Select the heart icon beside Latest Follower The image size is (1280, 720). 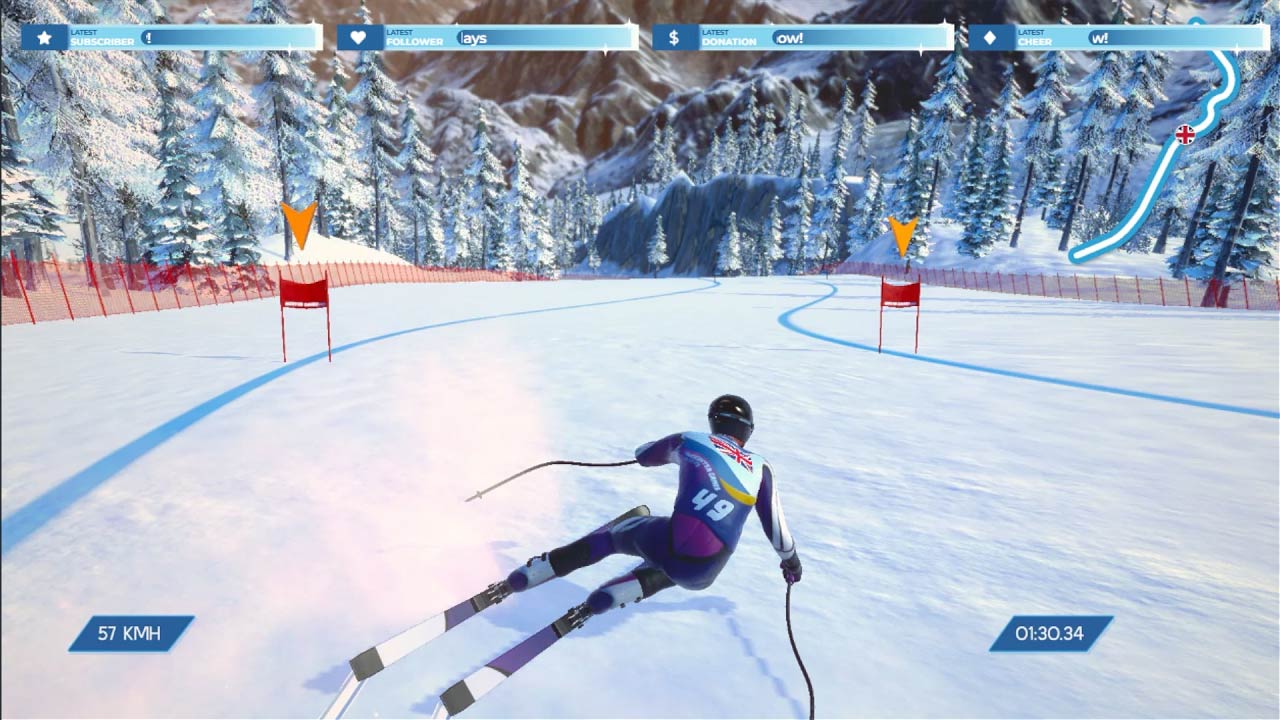click(357, 36)
